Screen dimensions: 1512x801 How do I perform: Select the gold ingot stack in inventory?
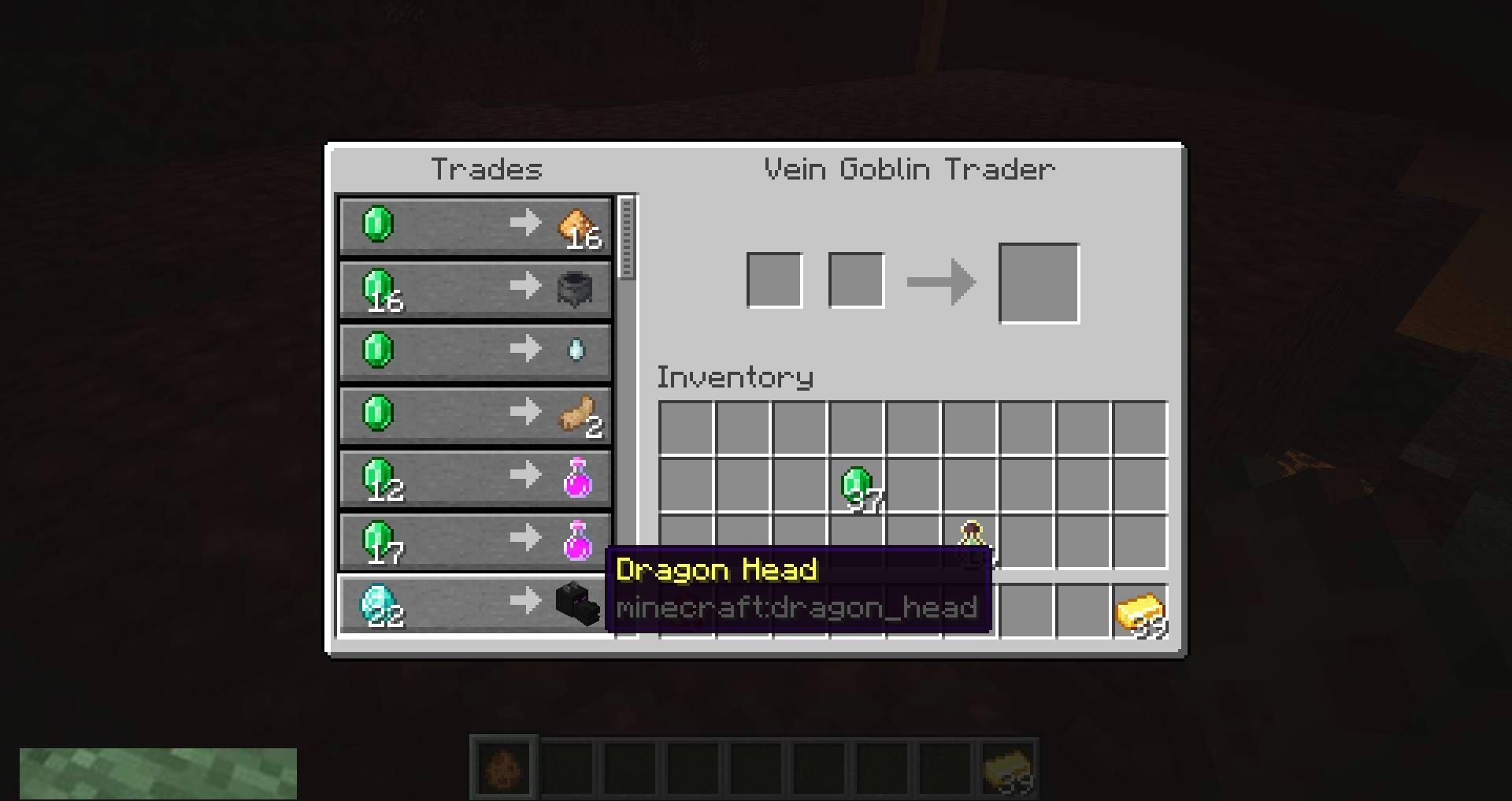[1140, 612]
